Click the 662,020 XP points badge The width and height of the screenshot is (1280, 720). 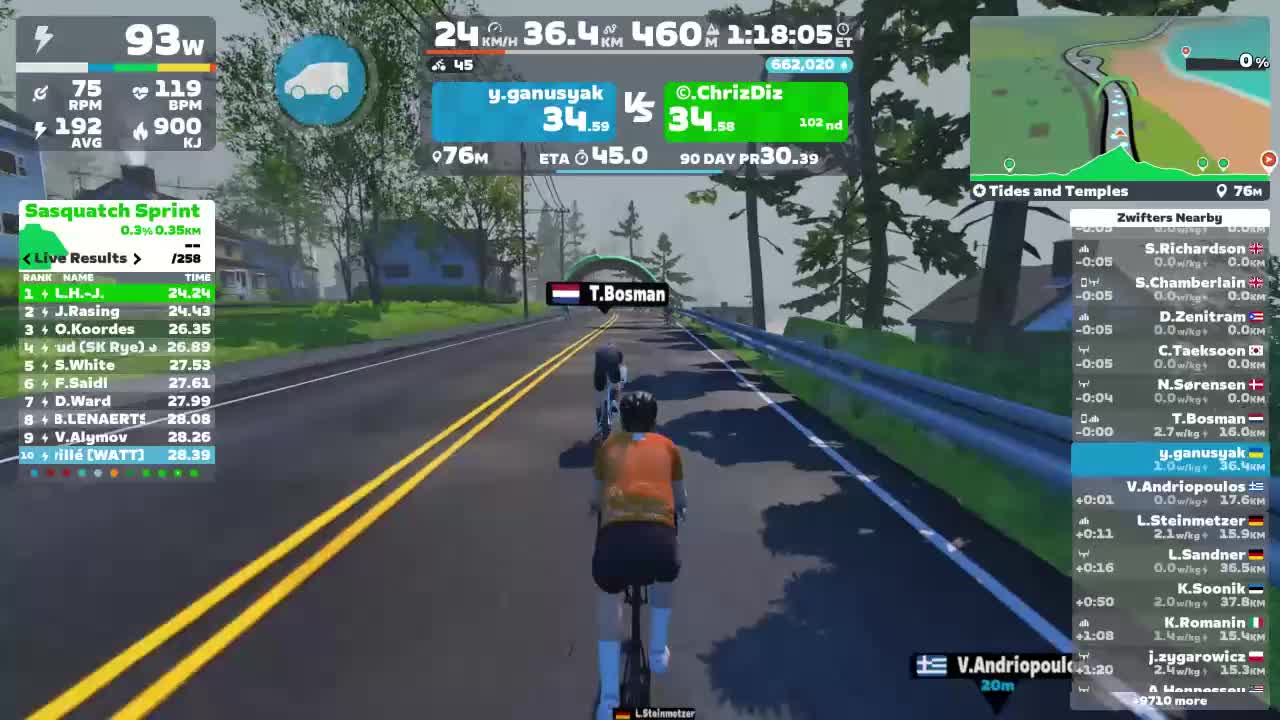coord(806,64)
